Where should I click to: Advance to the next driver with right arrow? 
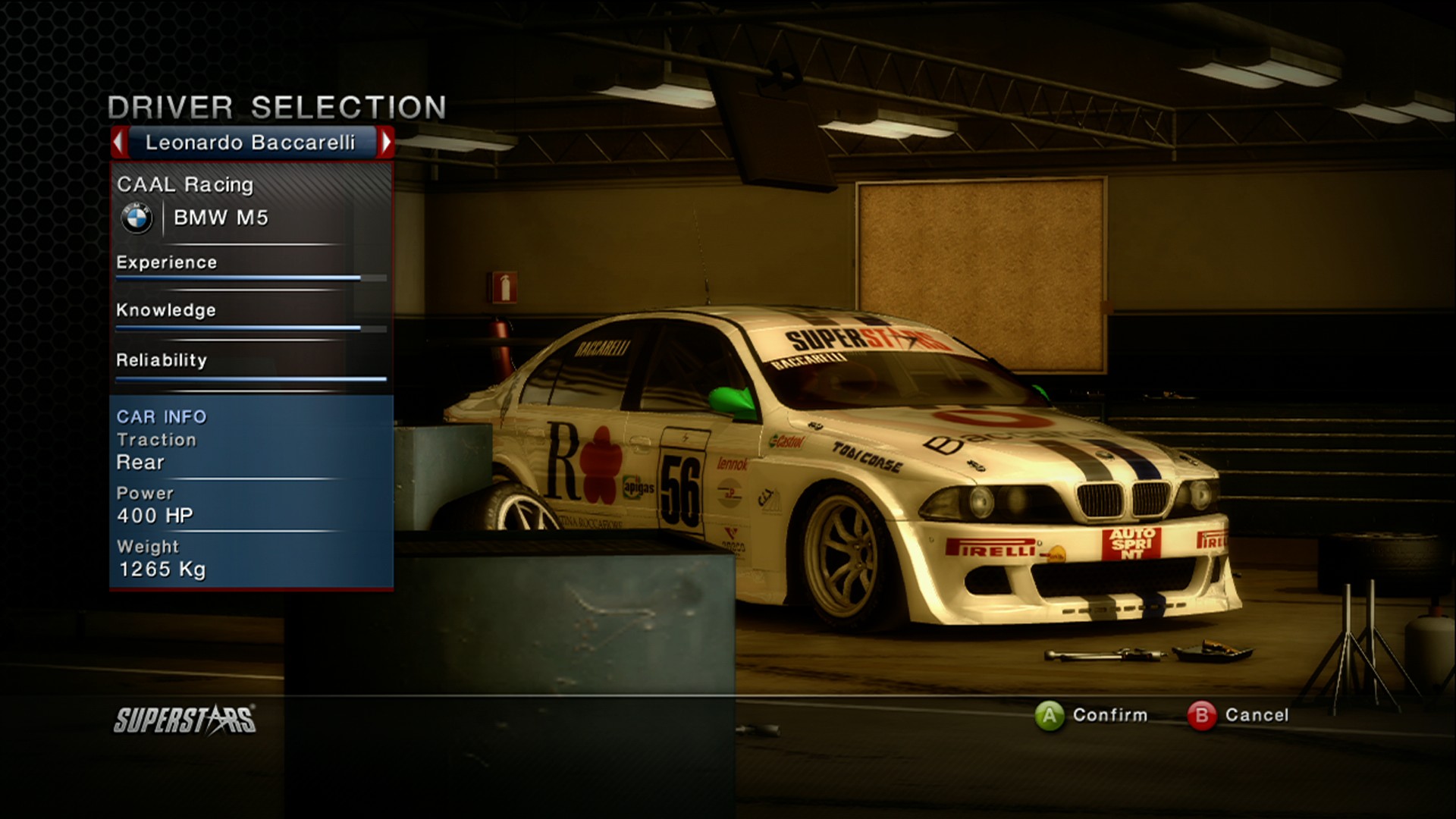386,142
